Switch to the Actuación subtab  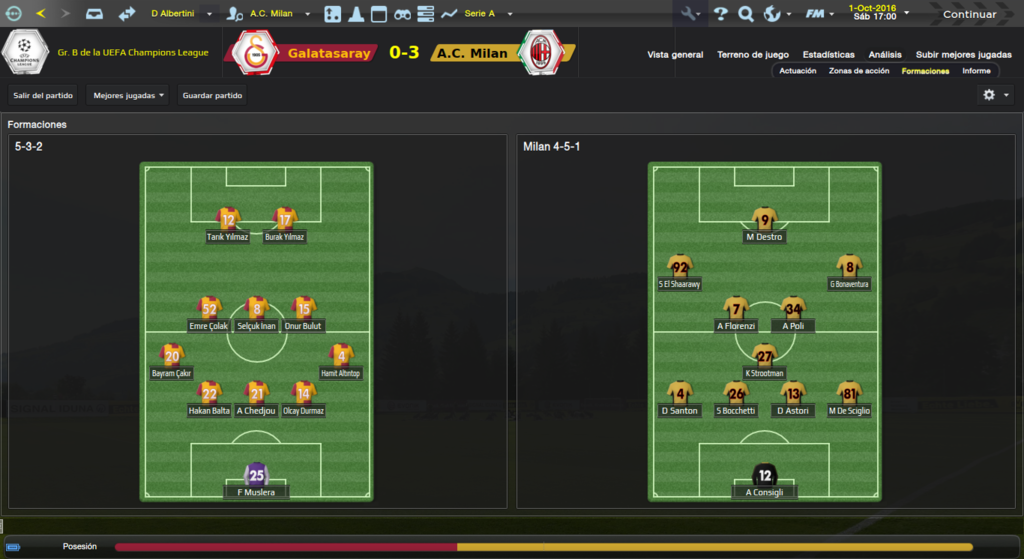click(797, 71)
